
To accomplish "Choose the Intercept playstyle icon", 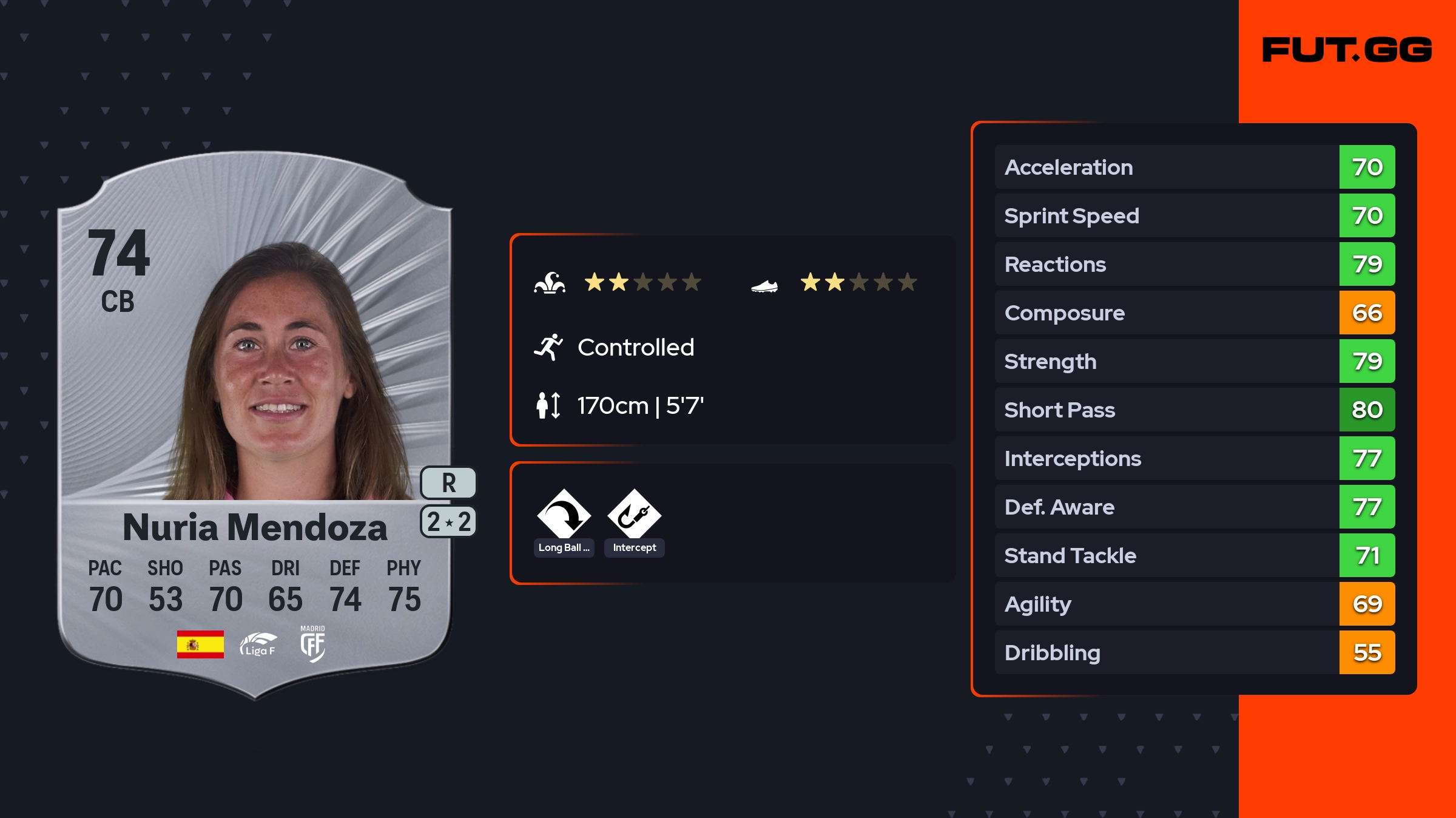I will pos(634,515).
